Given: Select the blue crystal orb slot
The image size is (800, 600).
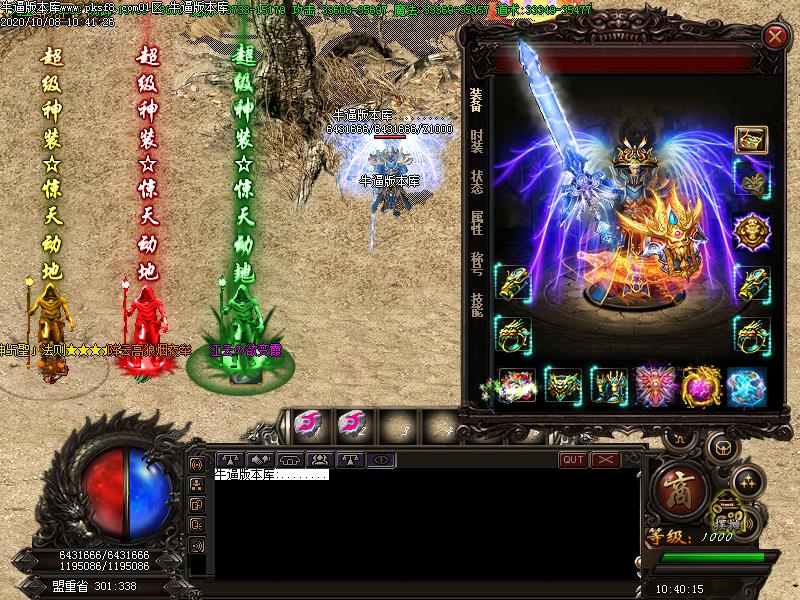Looking at the screenshot, I should [x=746, y=386].
